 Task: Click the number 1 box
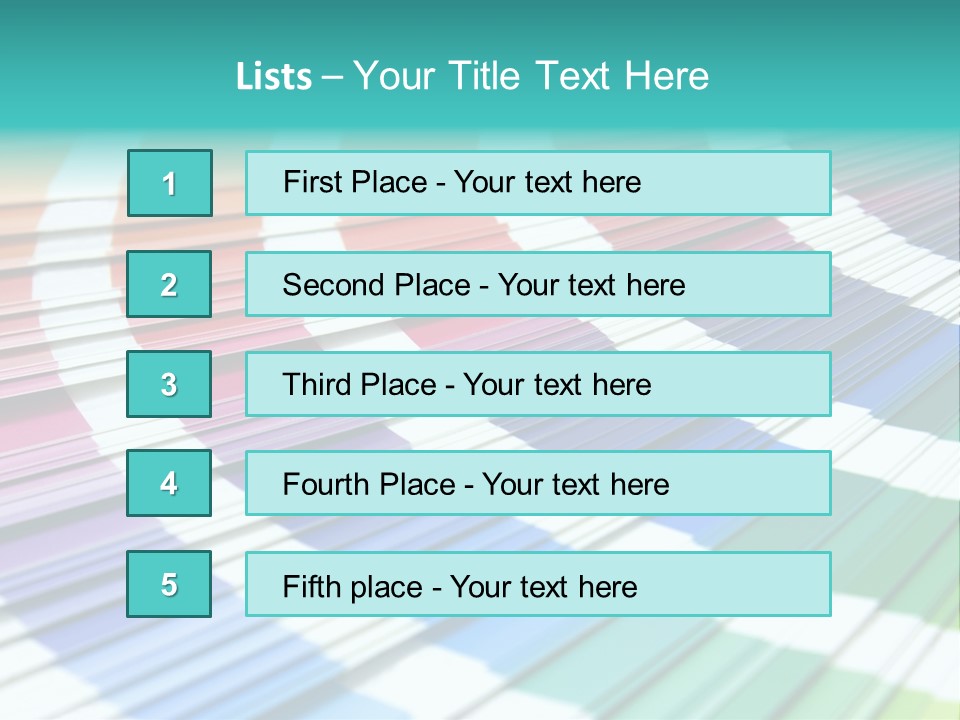170,183
